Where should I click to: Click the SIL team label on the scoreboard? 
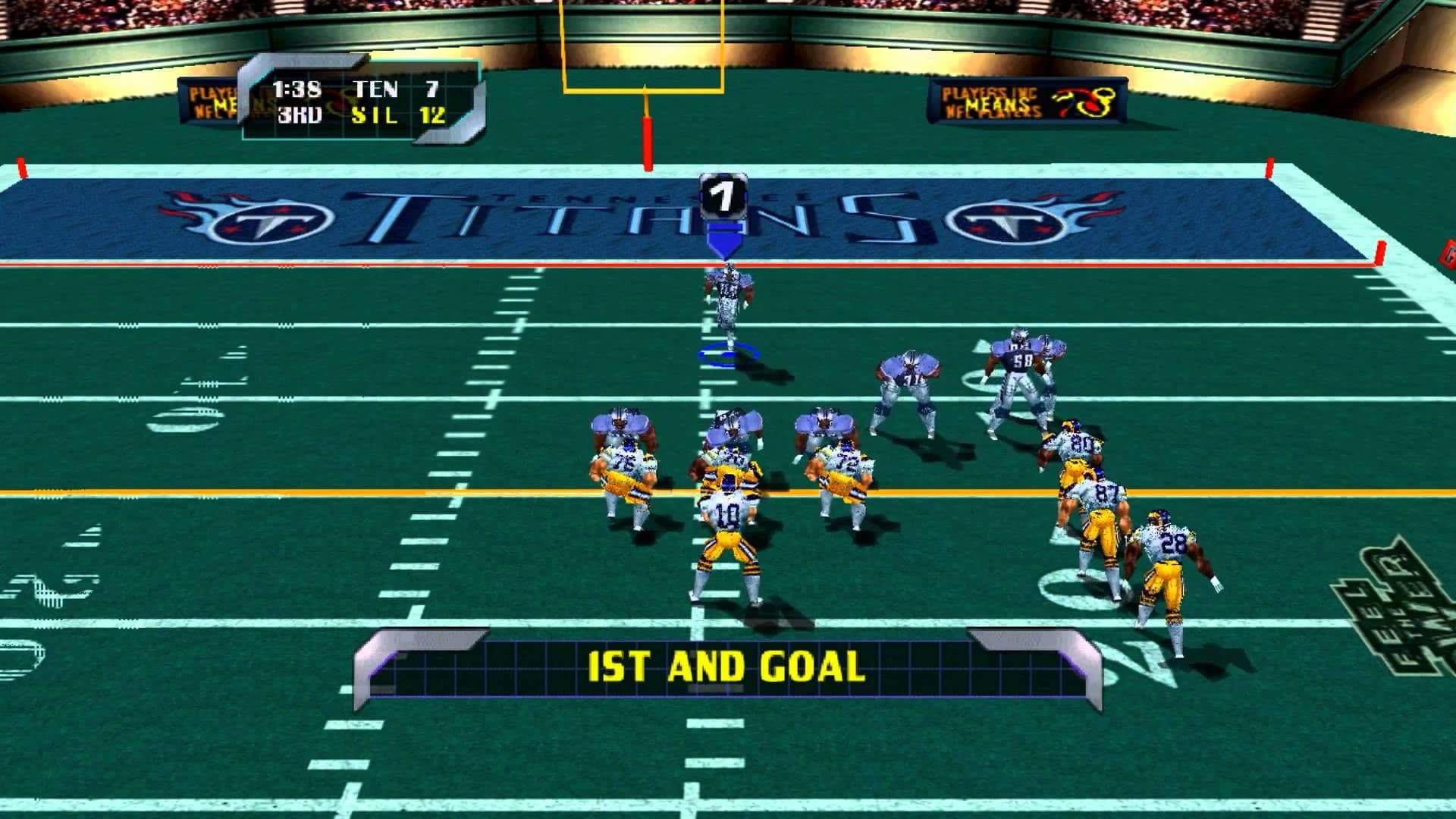click(x=373, y=115)
